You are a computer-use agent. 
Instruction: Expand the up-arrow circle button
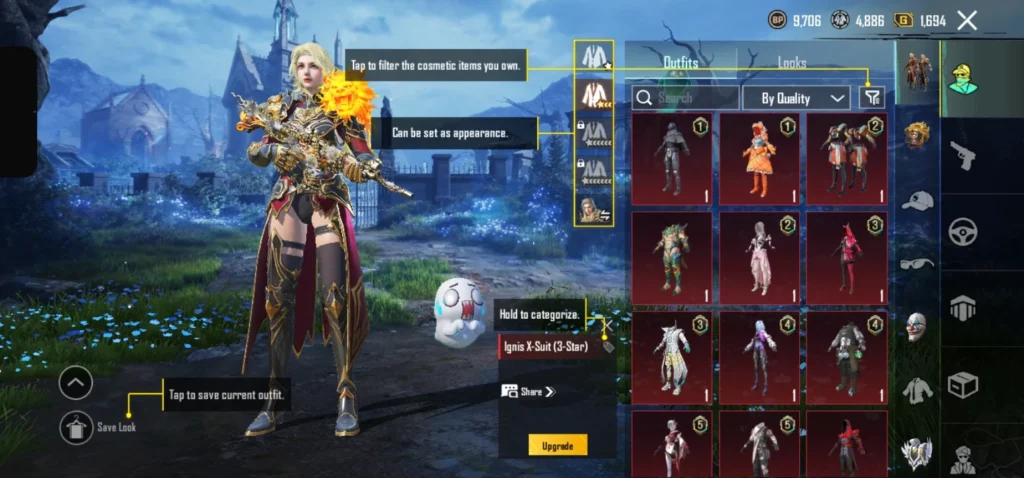[x=76, y=382]
